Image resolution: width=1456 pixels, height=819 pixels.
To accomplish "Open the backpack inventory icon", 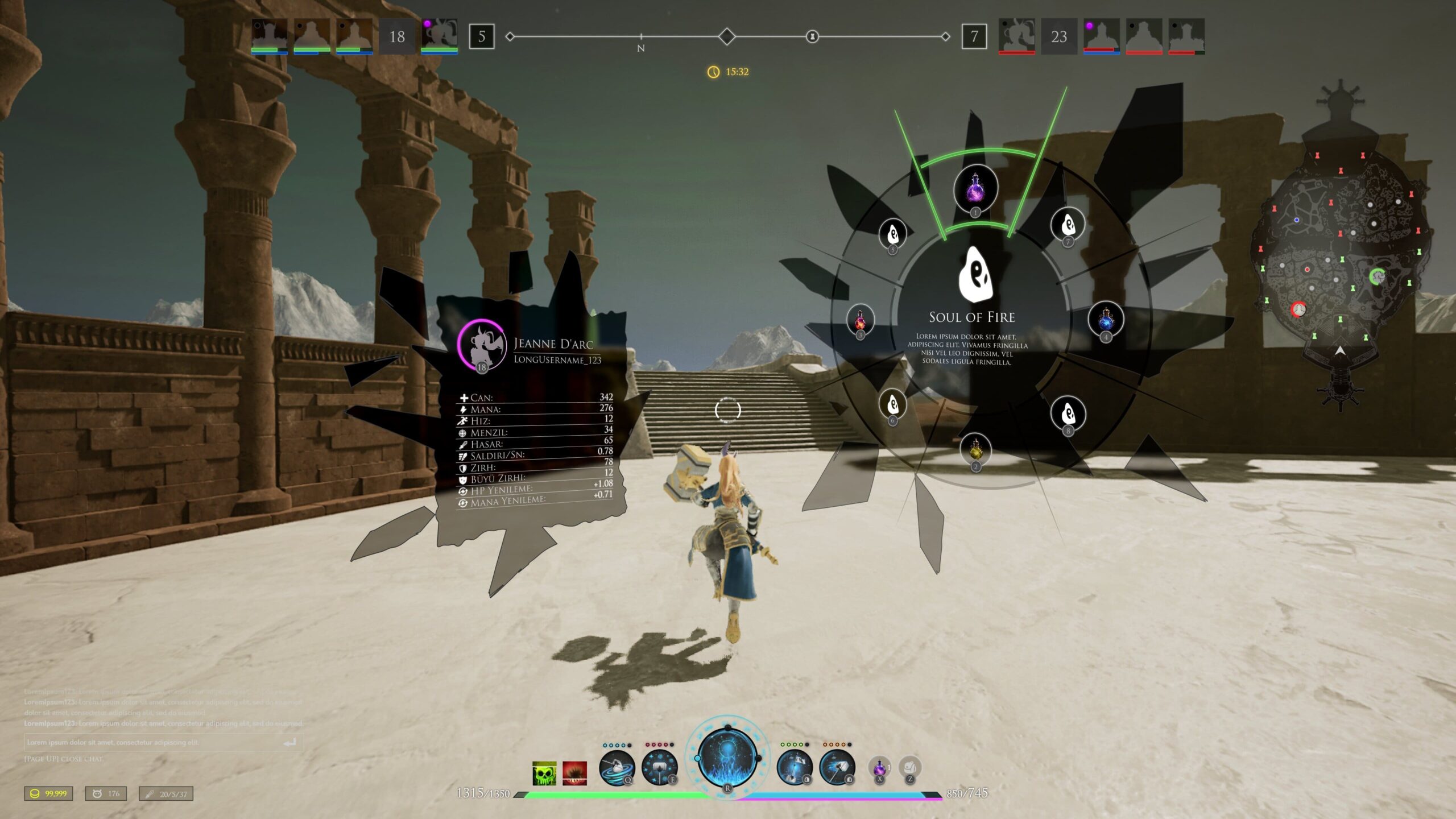I will pyautogui.click(x=909, y=768).
